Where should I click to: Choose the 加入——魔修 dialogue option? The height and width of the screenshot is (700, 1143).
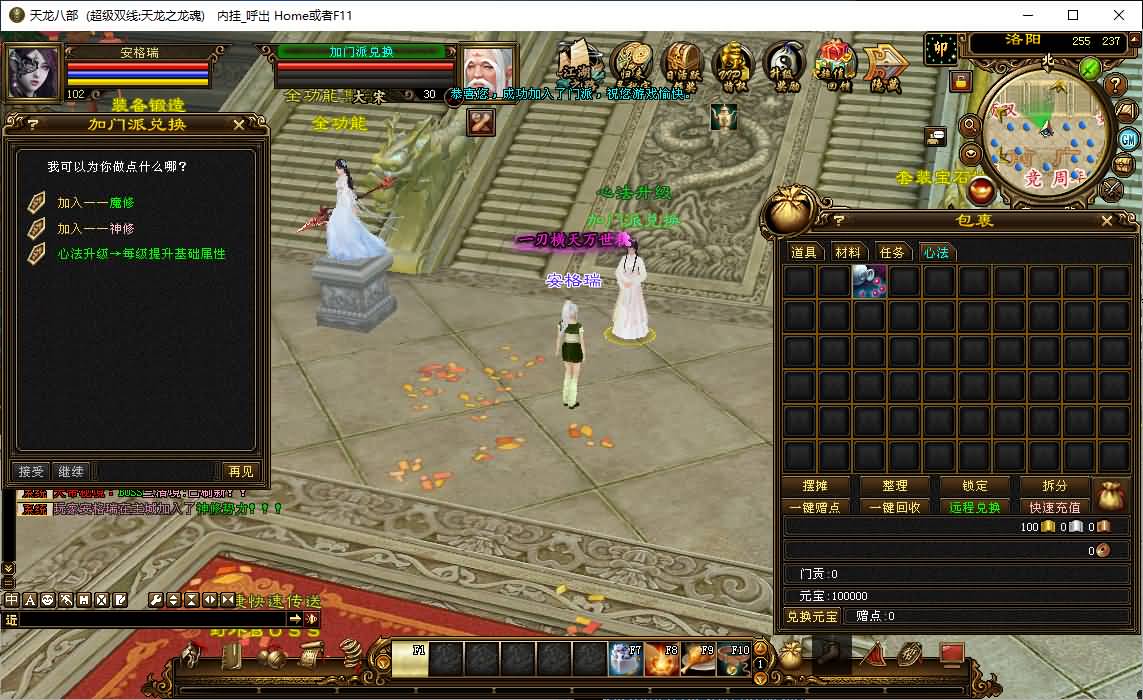tap(95, 203)
